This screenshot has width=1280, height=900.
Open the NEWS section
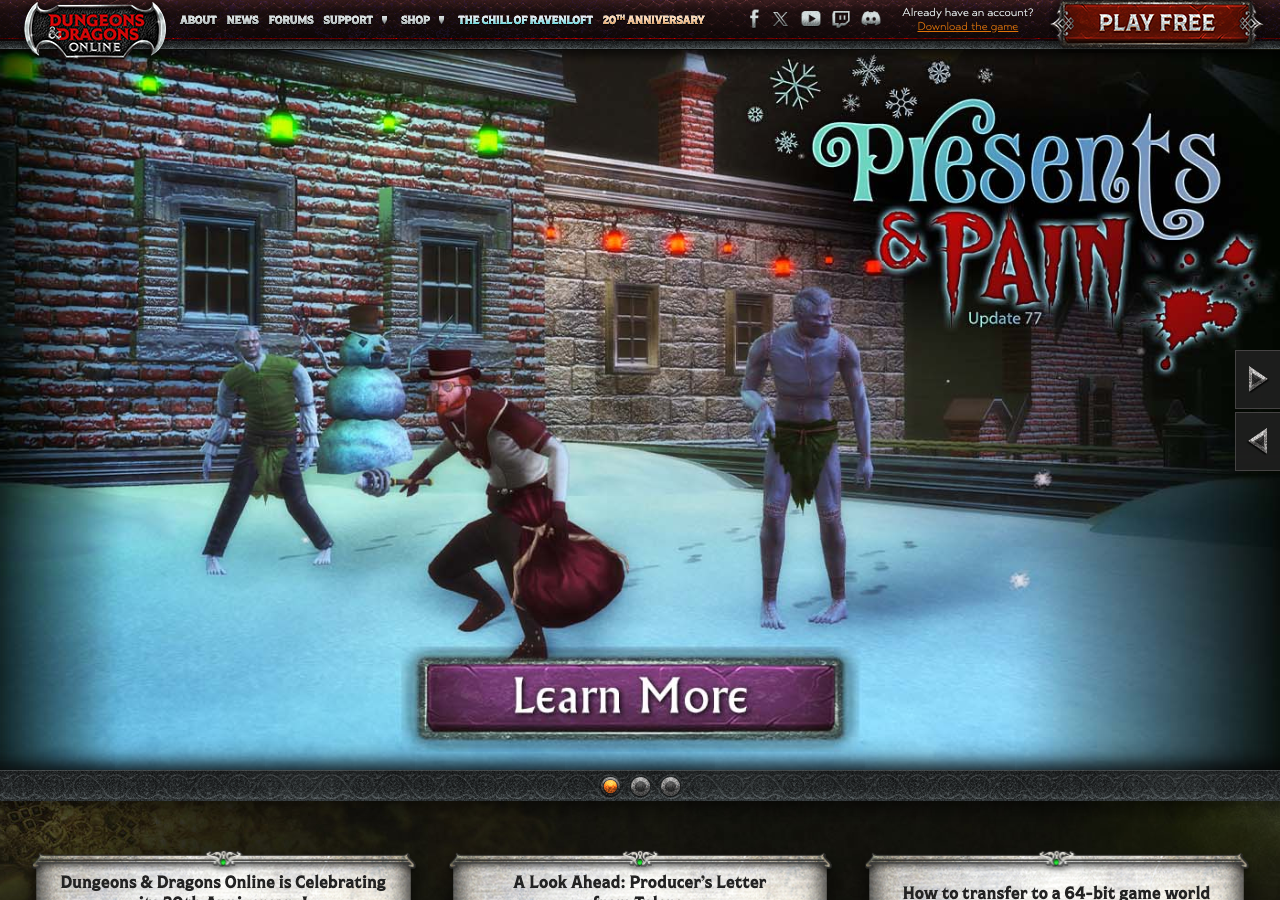[x=242, y=19]
